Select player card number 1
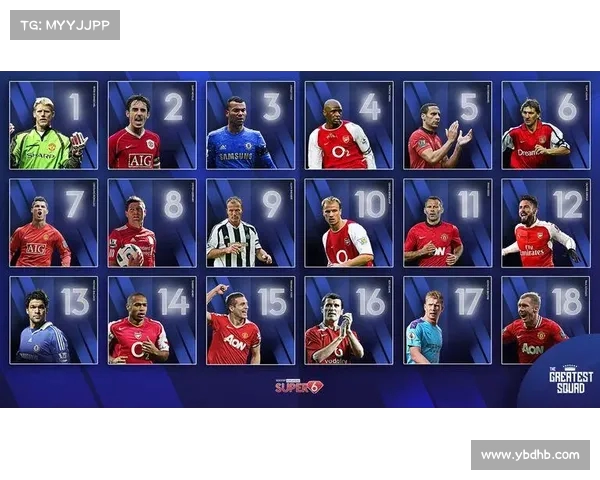 pyautogui.click(x=53, y=125)
